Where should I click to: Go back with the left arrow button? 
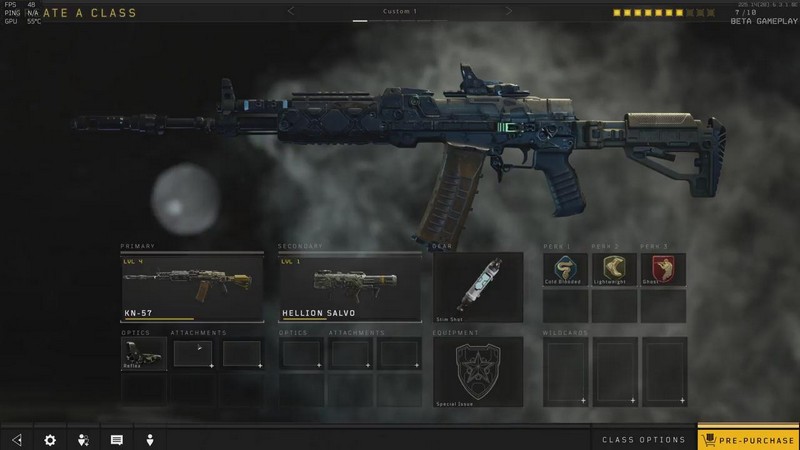pyautogui.click(x=16, y=439)
